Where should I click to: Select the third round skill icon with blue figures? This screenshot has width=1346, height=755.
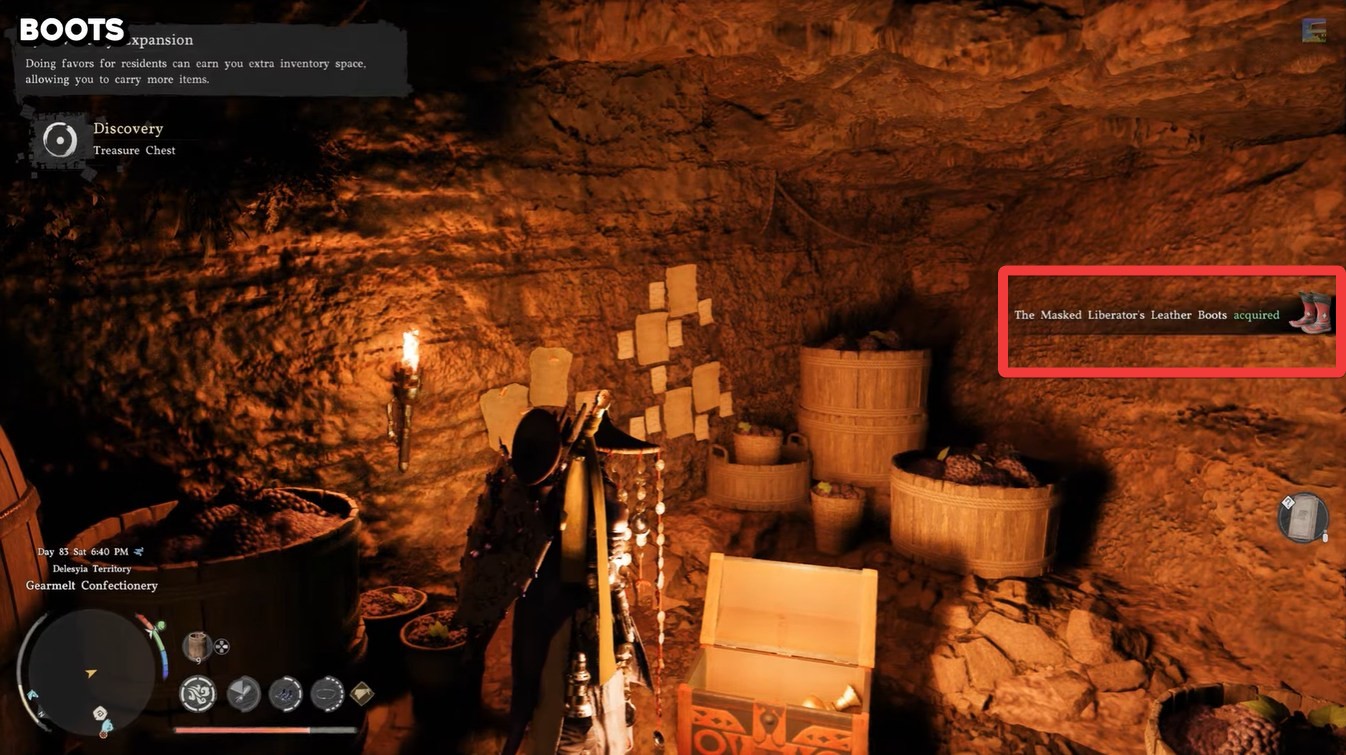(x=286, y=693)
